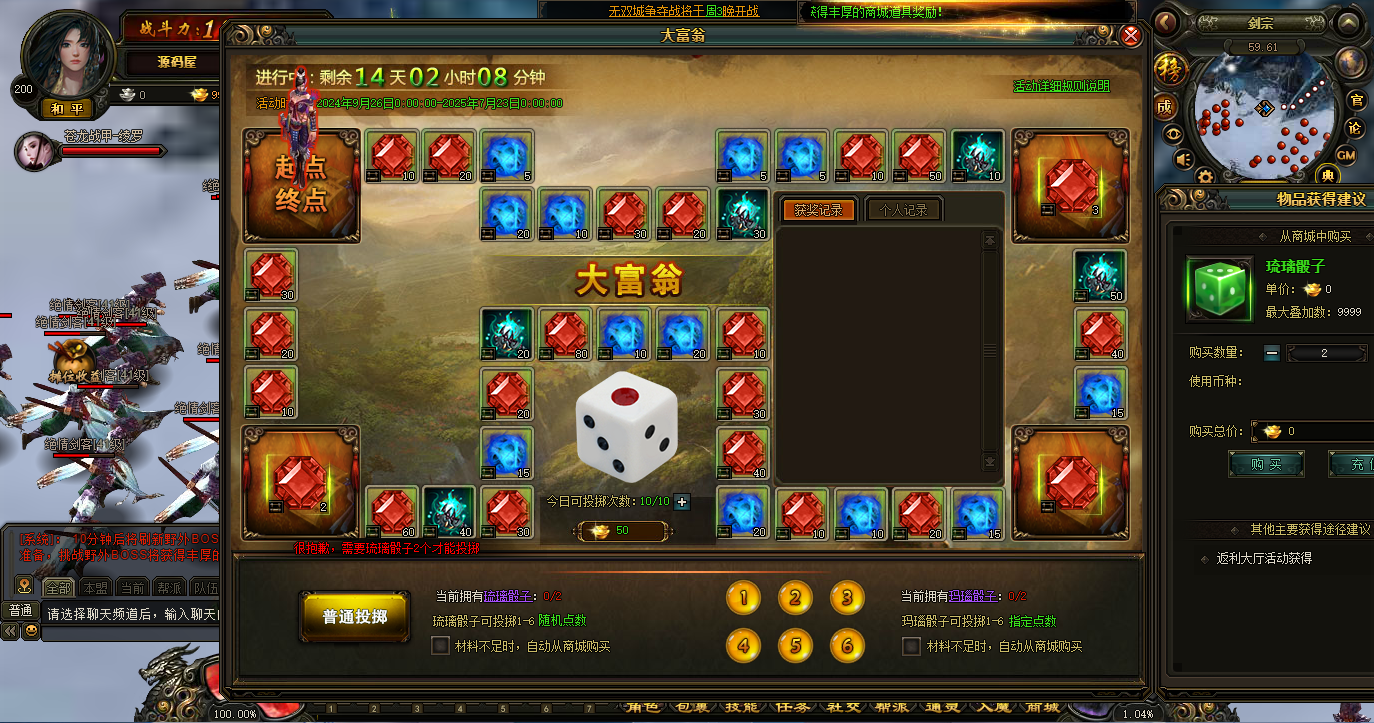Toggle auto-buy checkbox under 琉璃骰子
The width and height of the screenshot is (1374, 723).
pos(440,646)
